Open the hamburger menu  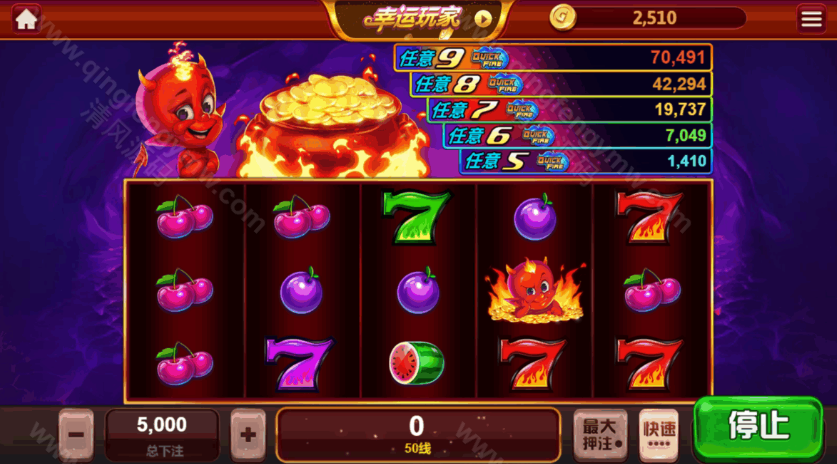(x=811, y=18)
